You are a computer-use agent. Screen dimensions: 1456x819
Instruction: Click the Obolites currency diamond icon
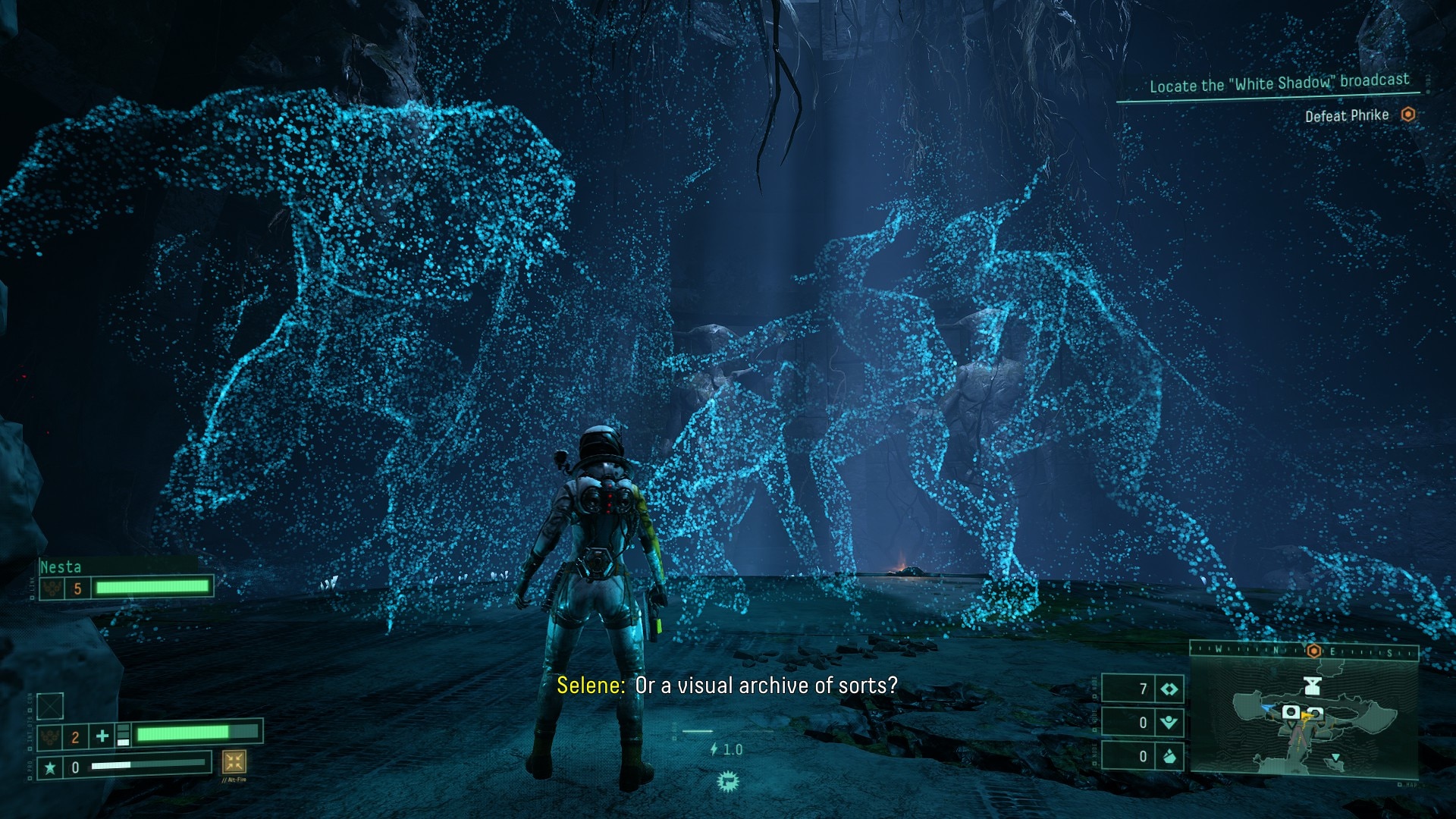(1169, 689)
